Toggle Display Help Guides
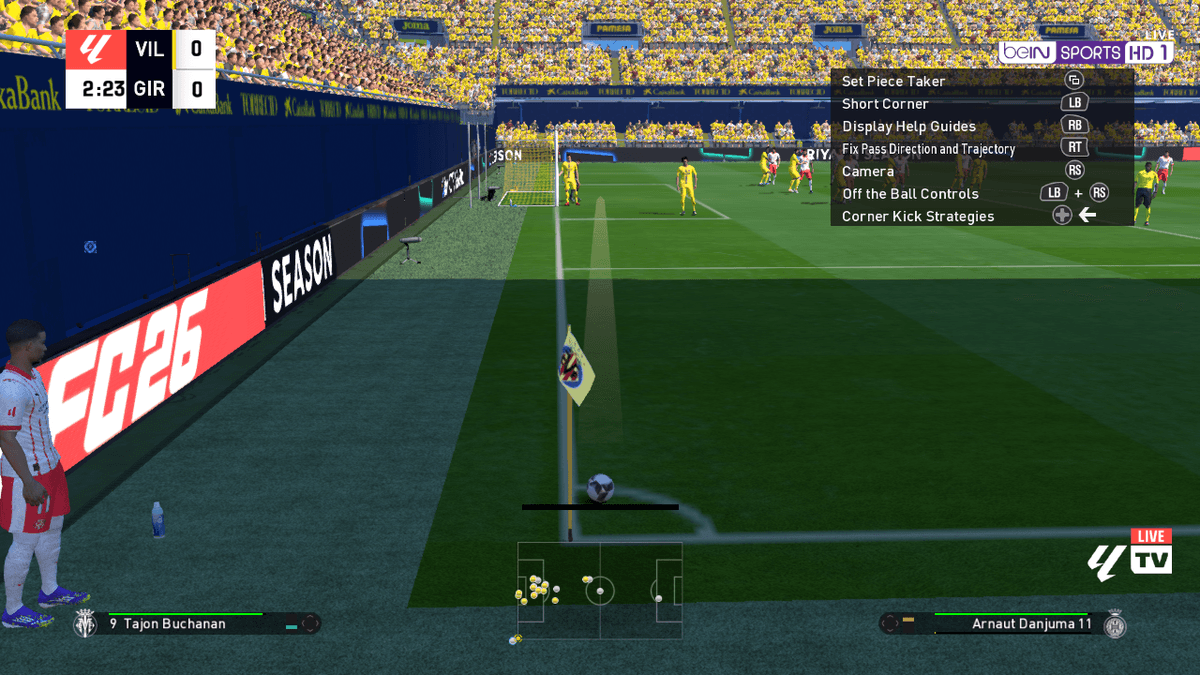The height and width of the screenshot is (675, 1200). 908,126
